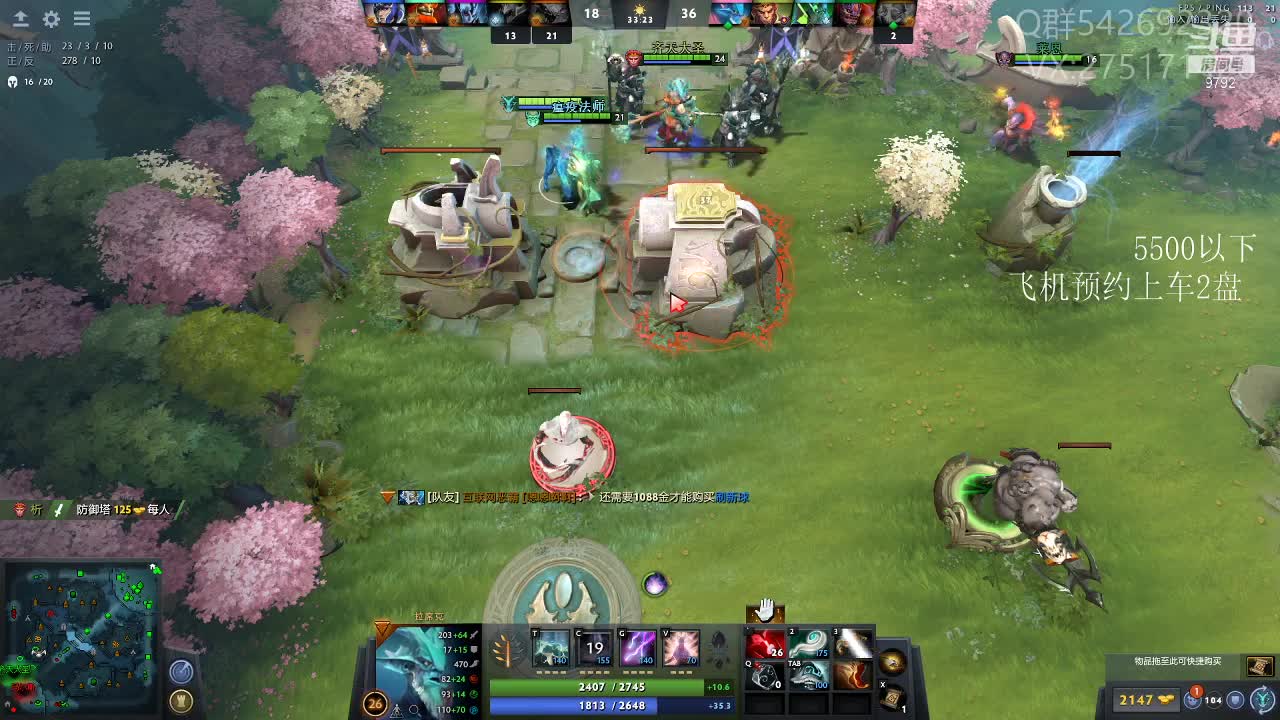
Task: Open the talent tree
Action: 510,652
